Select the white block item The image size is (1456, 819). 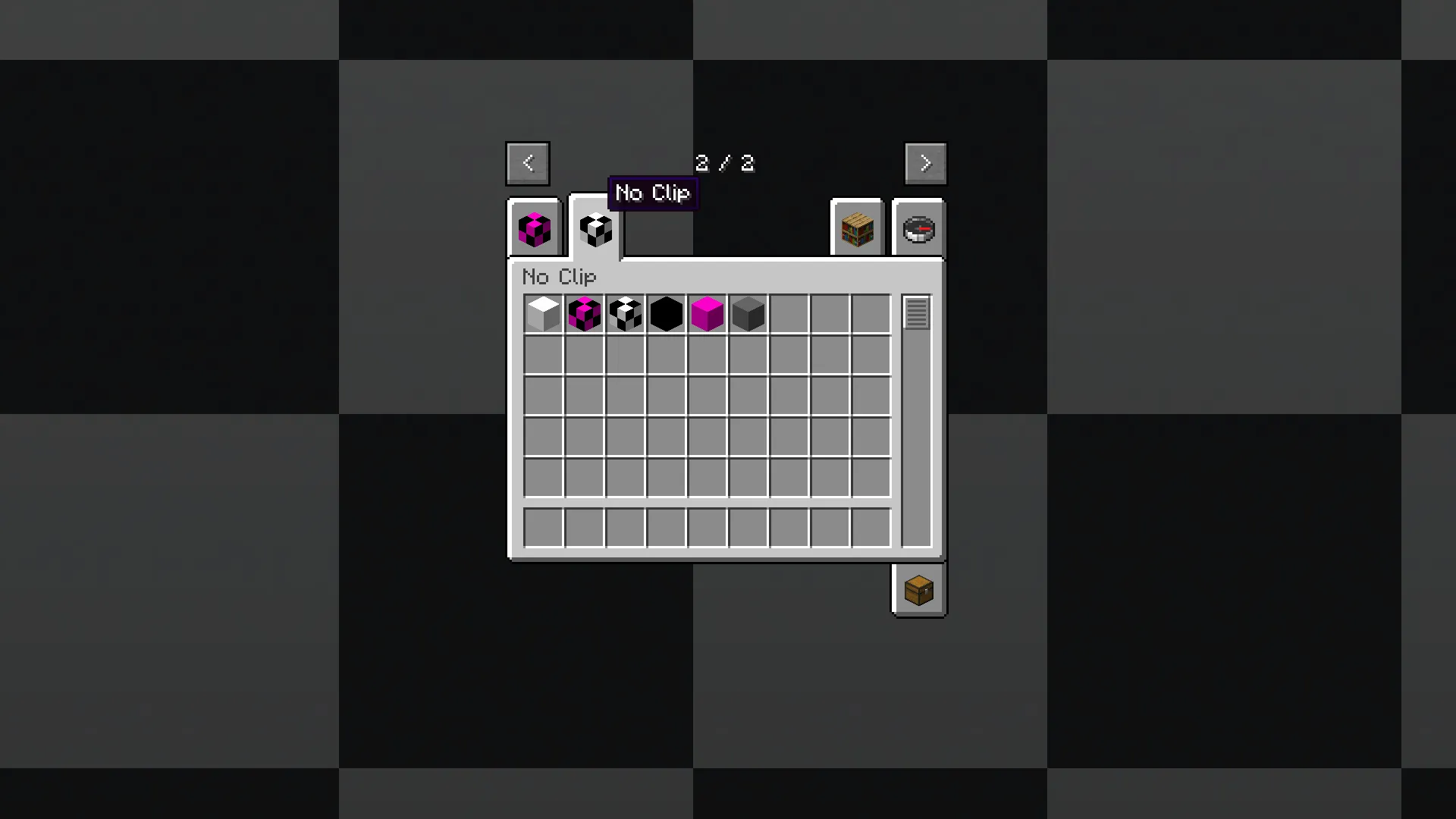pyautogui.click(x=543, y=313)
